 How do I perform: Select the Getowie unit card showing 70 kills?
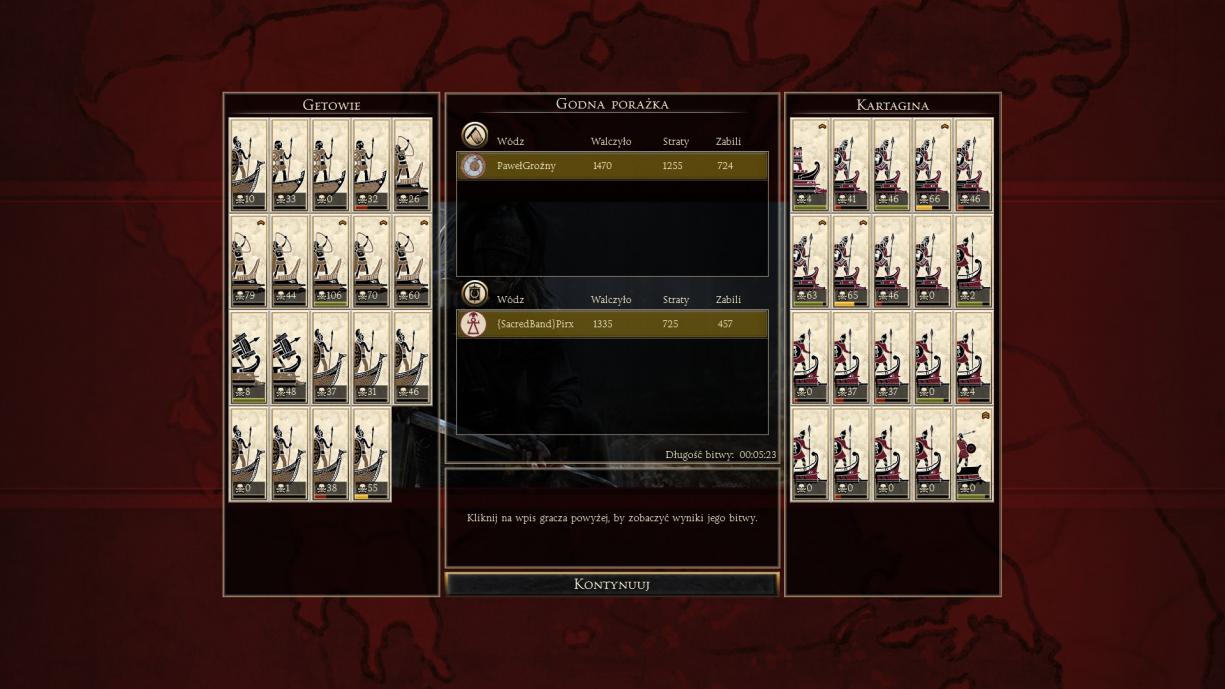[371, 261]
